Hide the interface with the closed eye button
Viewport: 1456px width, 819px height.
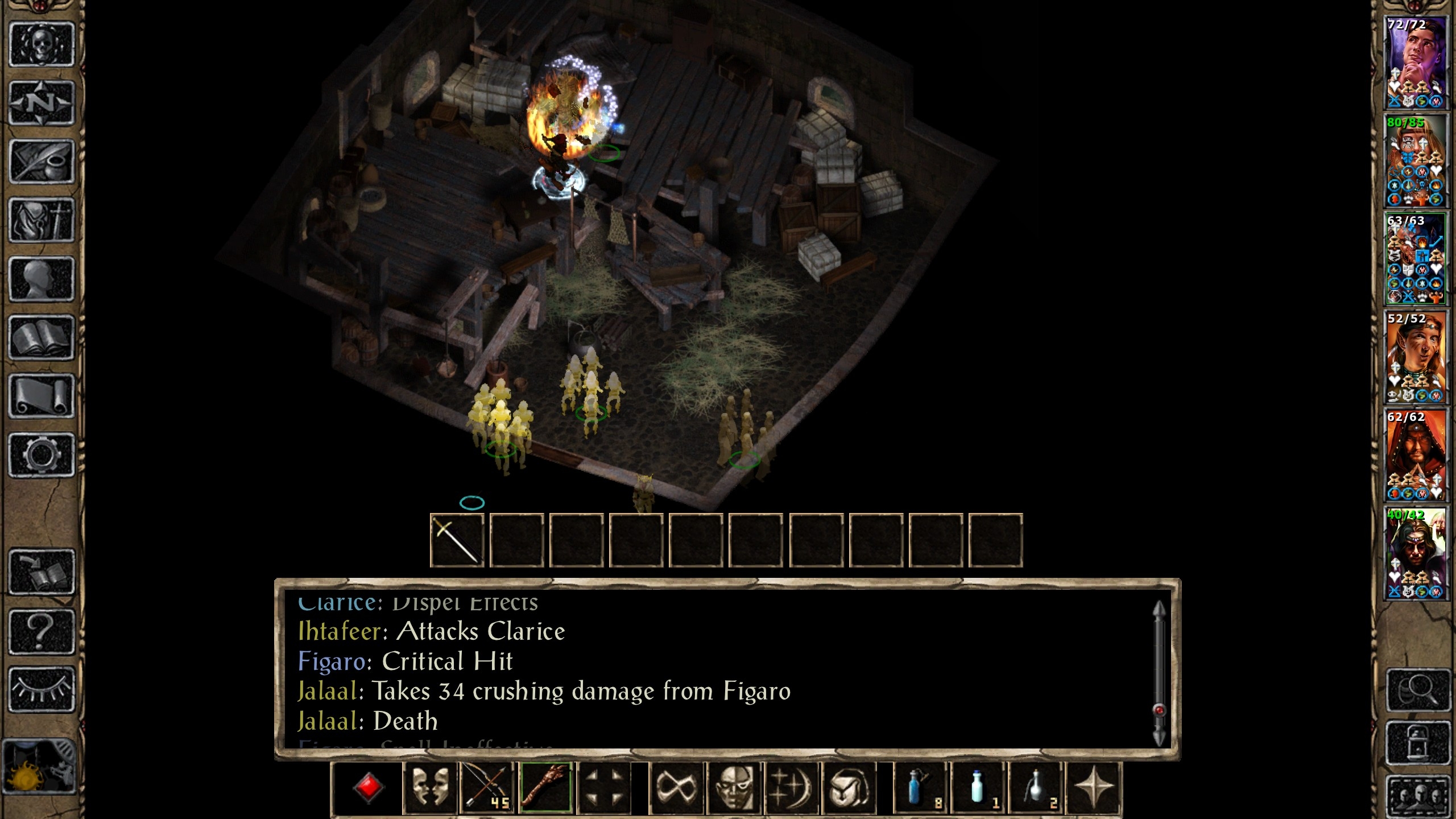(x=42, y=689)
